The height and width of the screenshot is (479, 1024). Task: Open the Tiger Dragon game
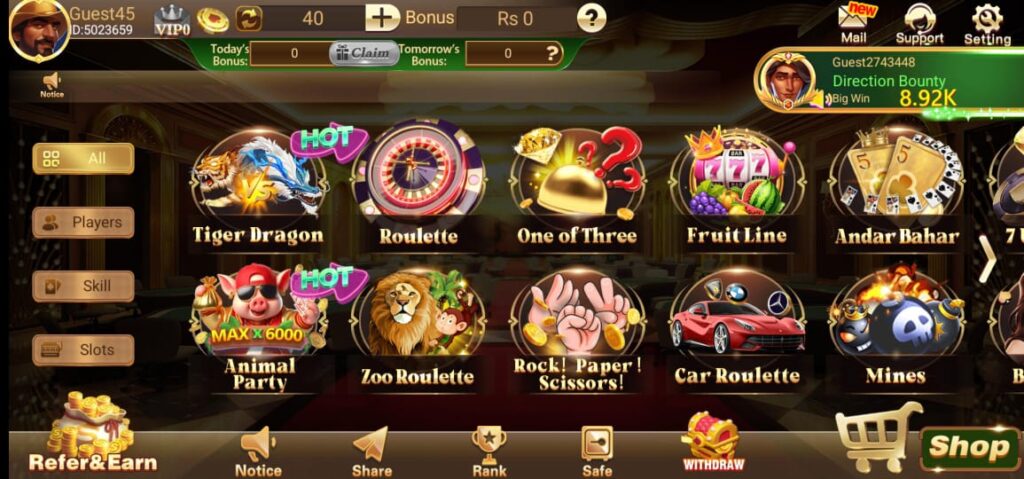point(258,185)
